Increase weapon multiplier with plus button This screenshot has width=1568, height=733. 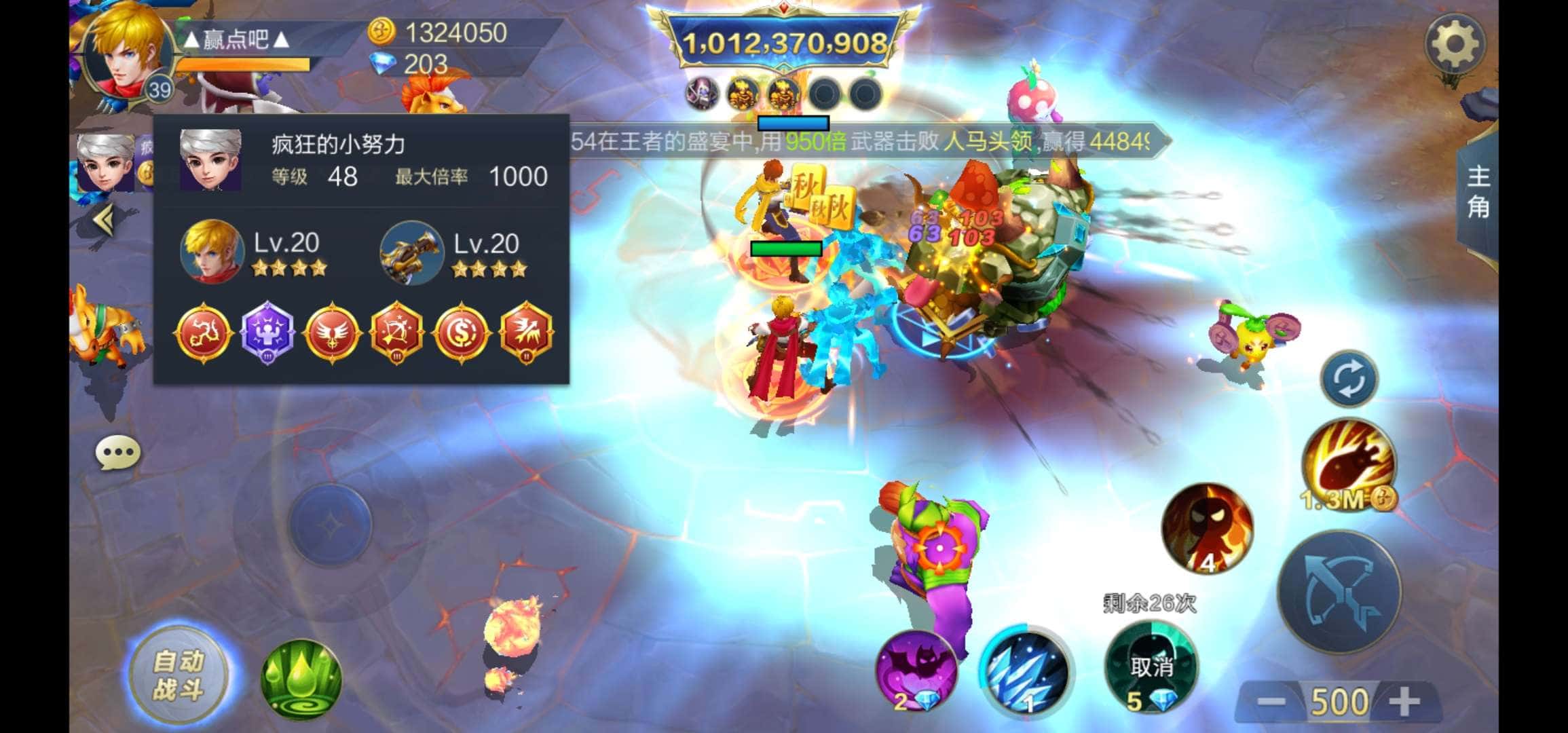[x=1404, y=701]
